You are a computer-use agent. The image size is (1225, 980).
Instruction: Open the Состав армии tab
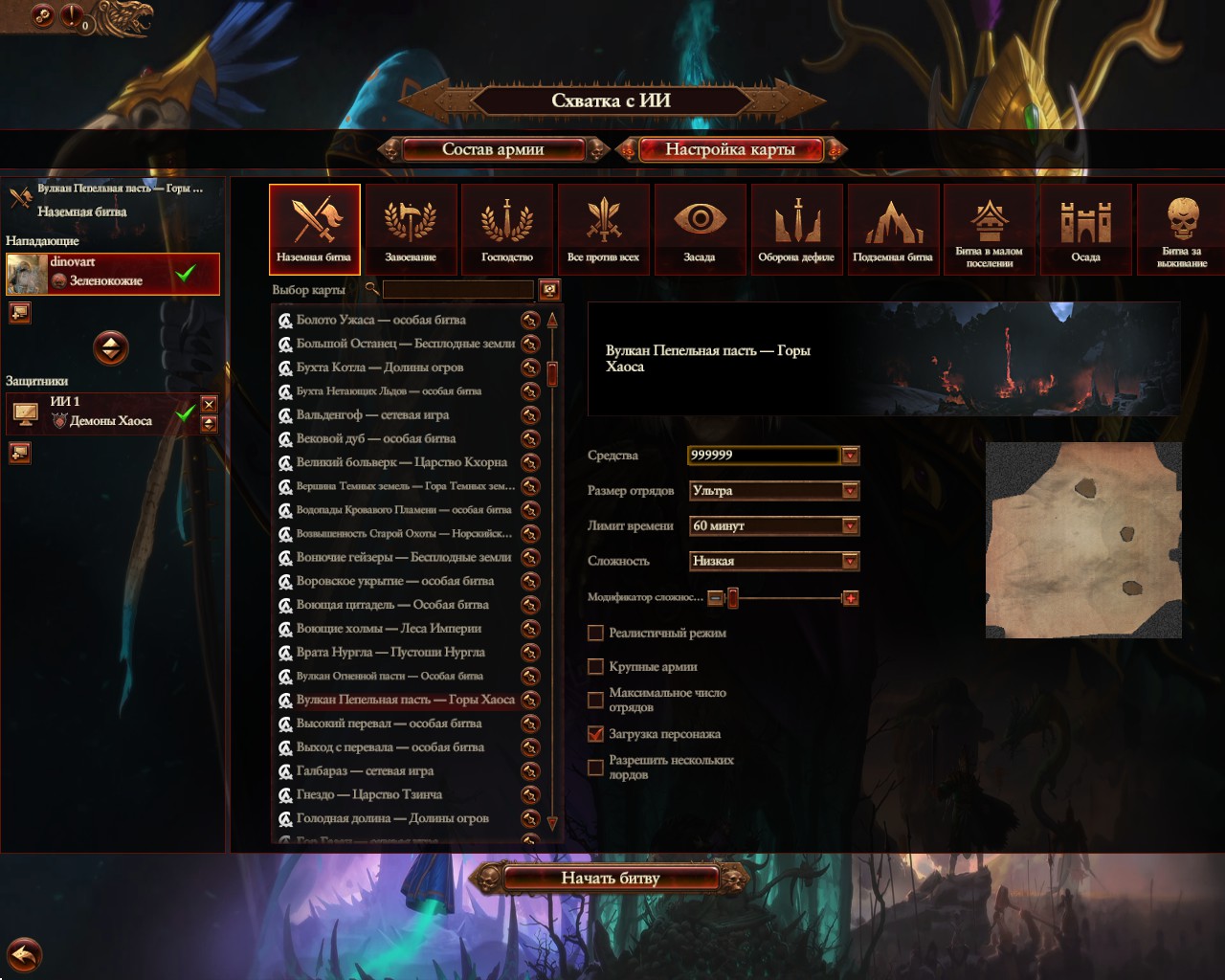[493, 149]
